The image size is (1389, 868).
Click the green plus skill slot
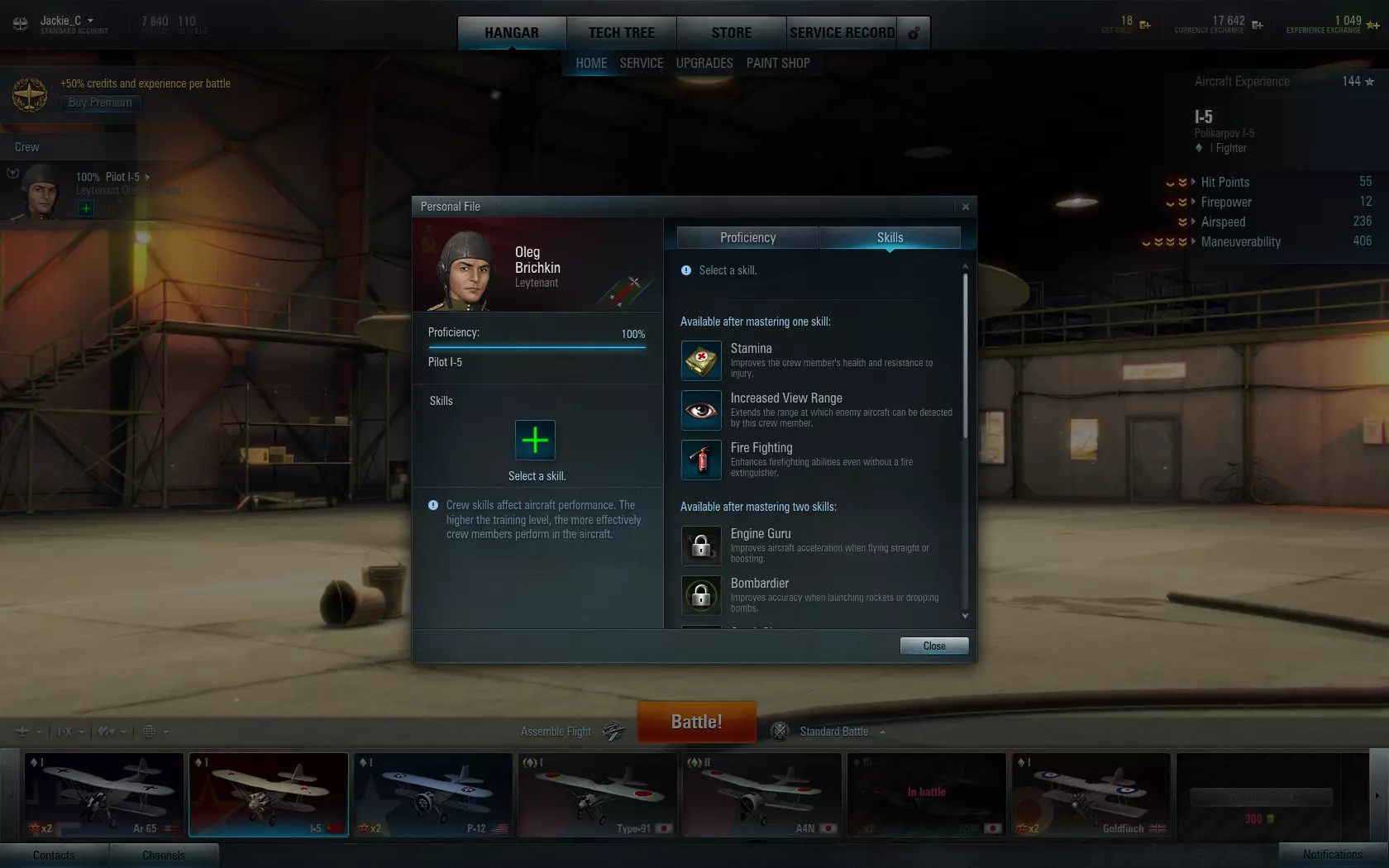(x=535, y=440)
